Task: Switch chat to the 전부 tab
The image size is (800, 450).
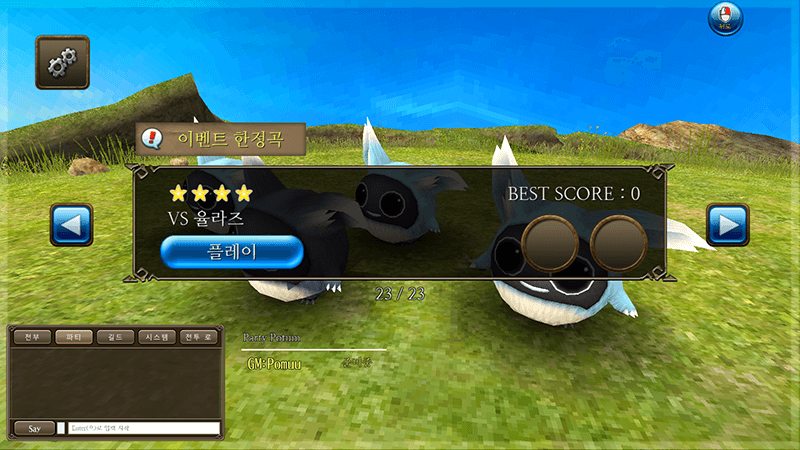Action: tap(32, 337)
